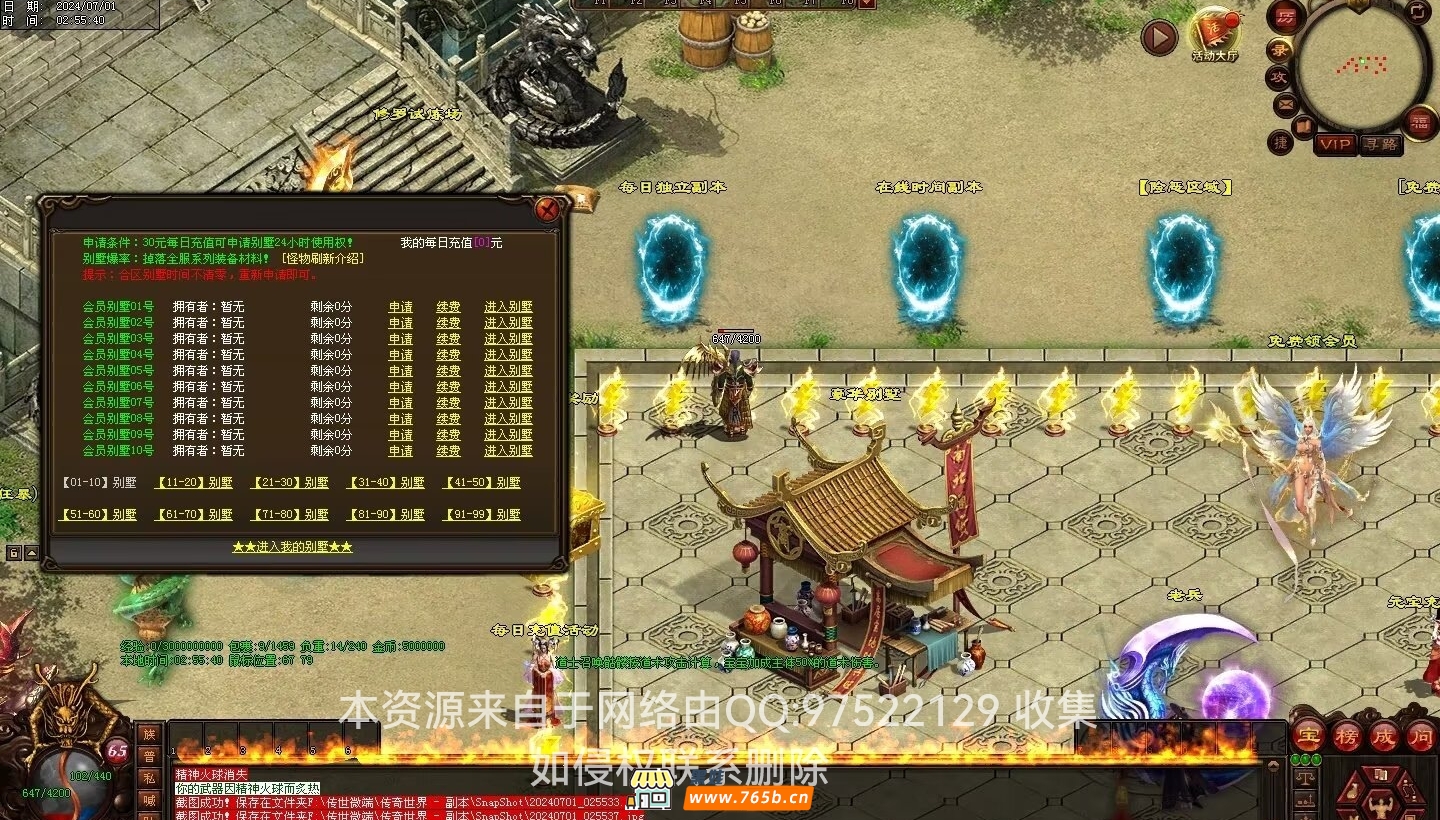Image resolution: width=1440 pixels, height=820 pixels.
Task: Select the 族 clan chat channel
Action: click(149, 735)
